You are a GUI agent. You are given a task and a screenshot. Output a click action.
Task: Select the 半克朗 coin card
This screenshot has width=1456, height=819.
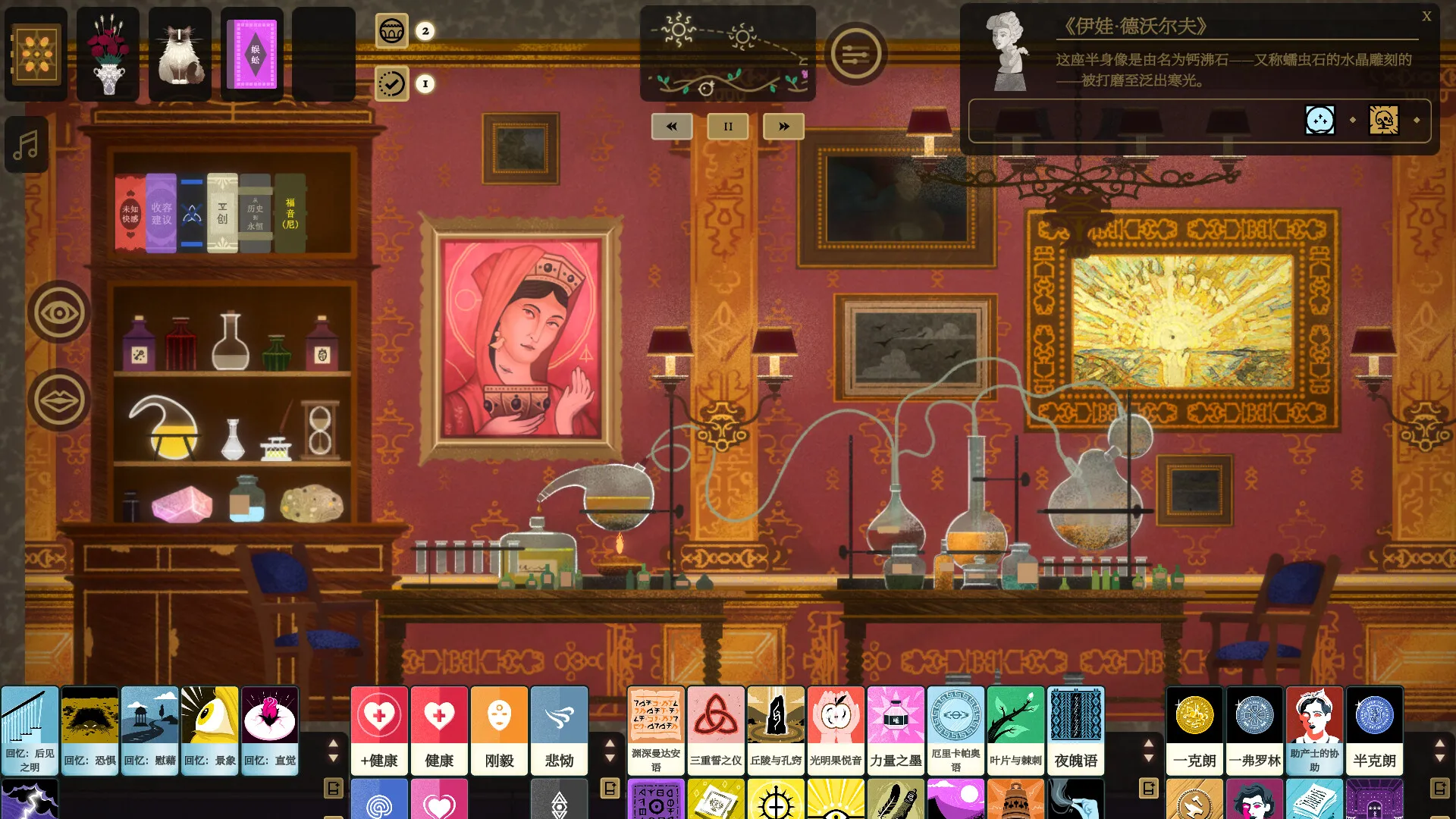1373,730
